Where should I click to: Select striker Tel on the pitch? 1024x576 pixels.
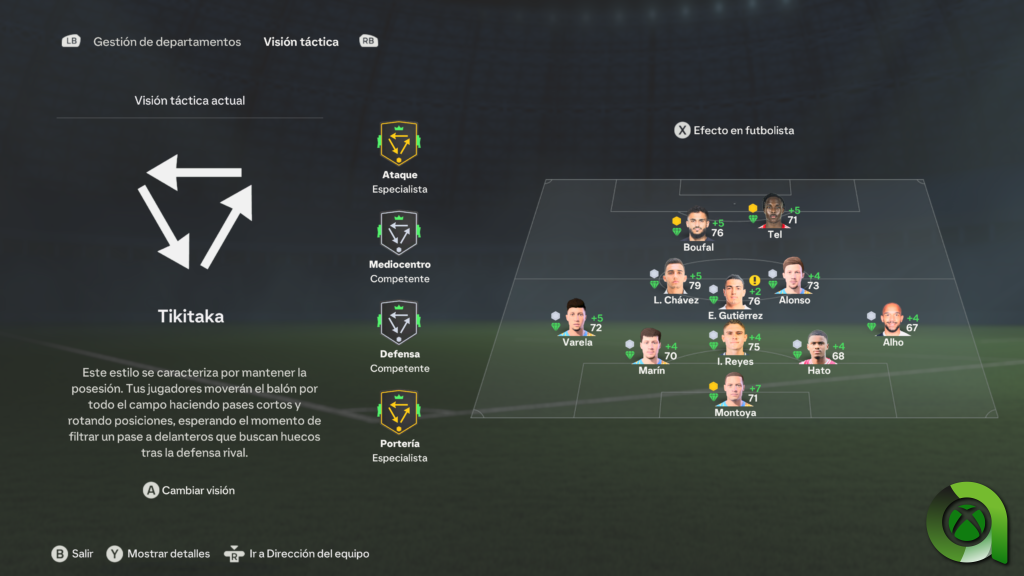774,212
